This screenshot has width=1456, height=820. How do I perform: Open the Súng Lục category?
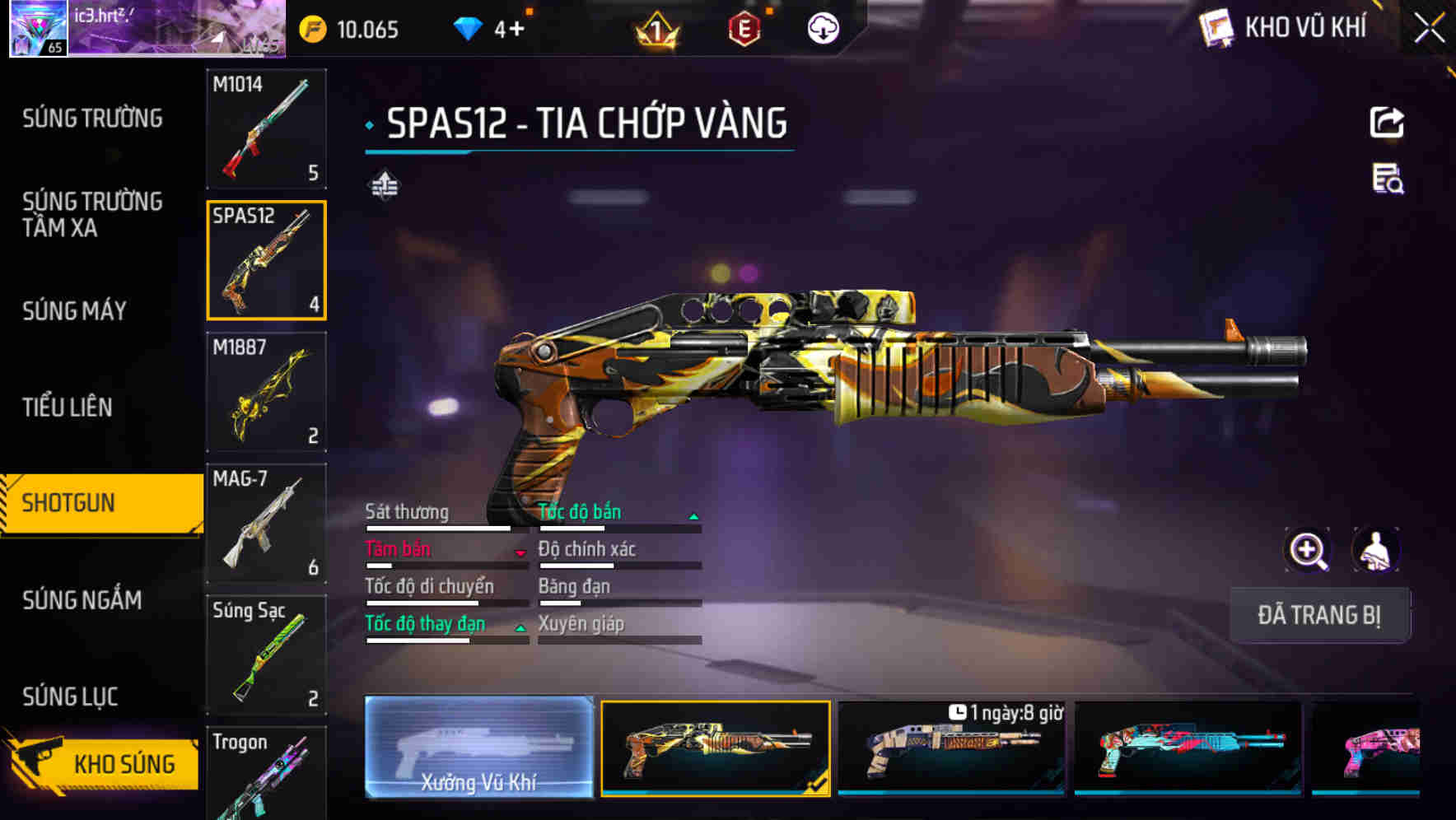click(70, 697)
